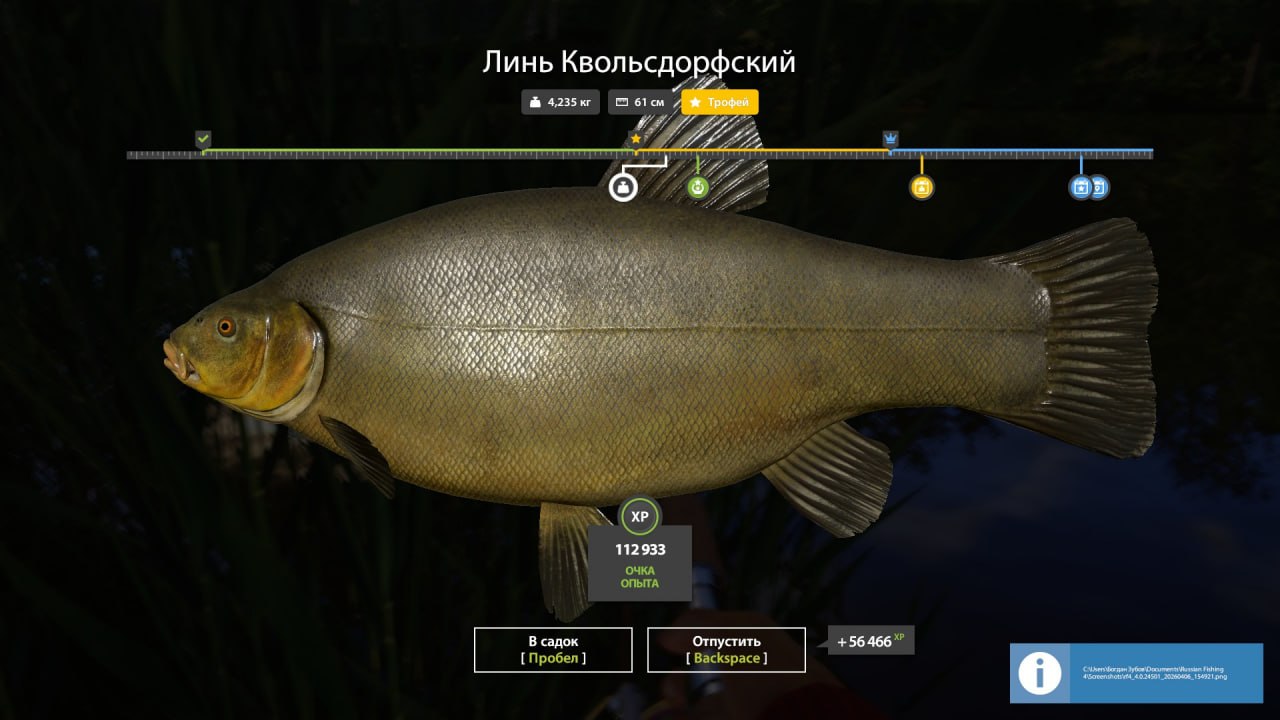Click the yellow Трофей badge
This screenshot has width=1280, height=720.
point(720,102)
